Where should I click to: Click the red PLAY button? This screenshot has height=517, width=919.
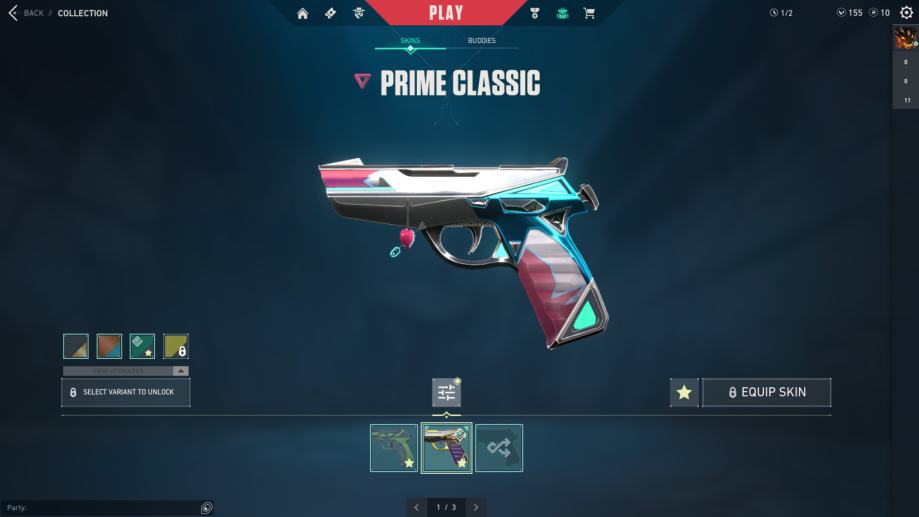coord(446,13)
